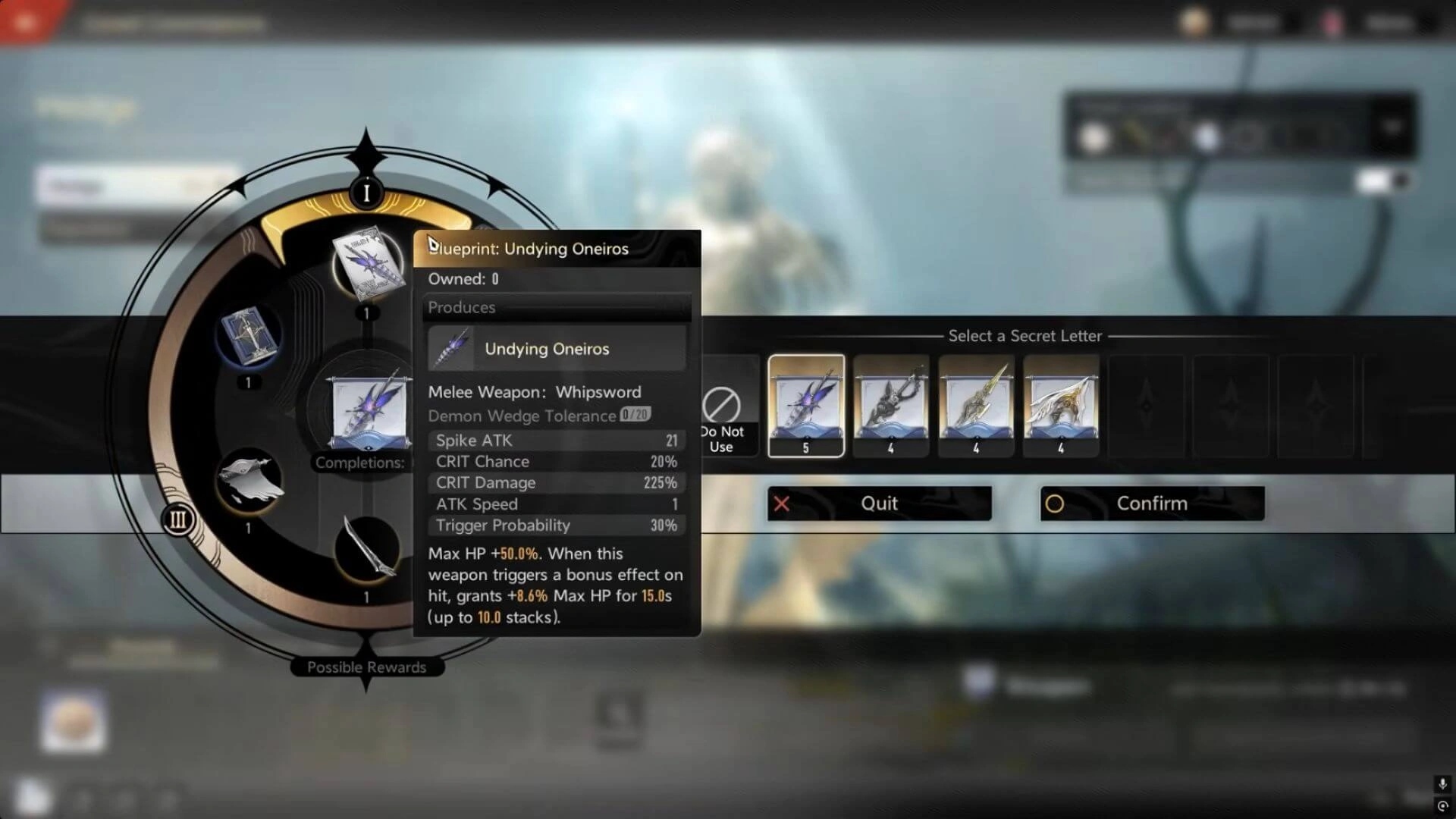Viewport: 1456px width, 819px height.
Task: Expand the Possible Rewards section below the wheel
Action: [x=366, y=667]
